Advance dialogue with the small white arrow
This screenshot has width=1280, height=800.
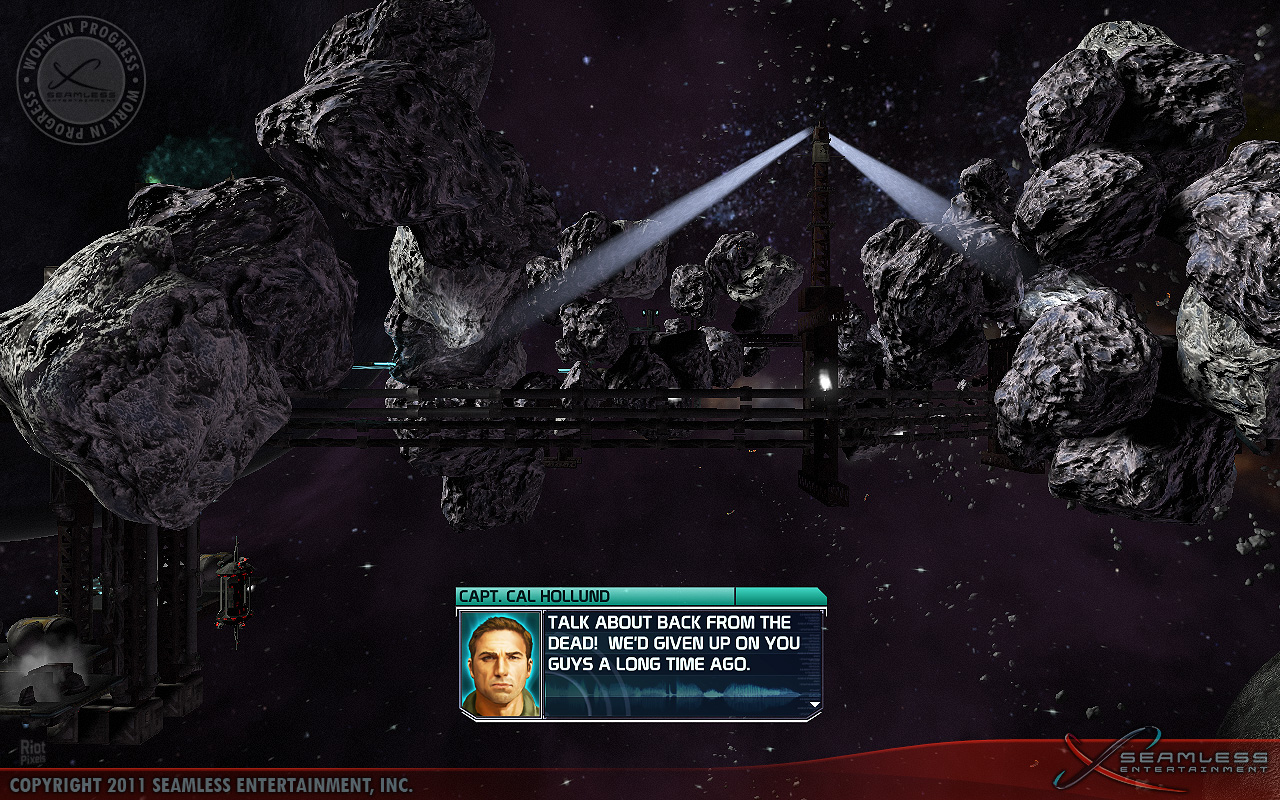click(814, 705)
